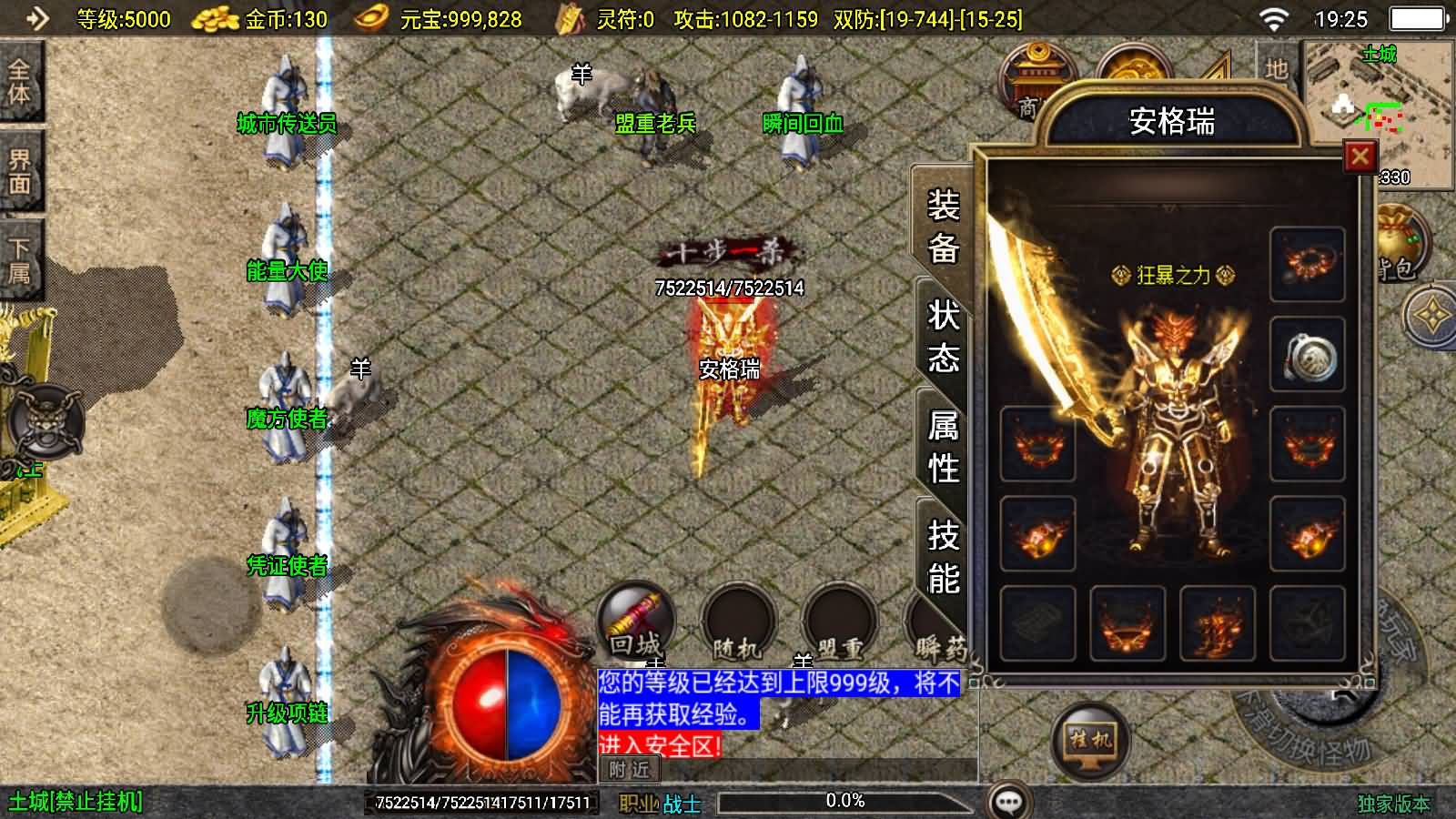Switch to the 装备 tab
The height and width of the screenshot is (819, 1456).
tap(944, 226)
